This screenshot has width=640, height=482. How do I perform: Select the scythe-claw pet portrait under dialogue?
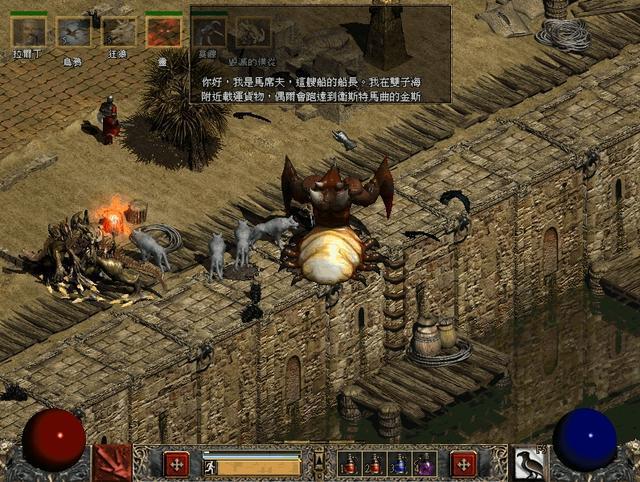coord(209,32)
